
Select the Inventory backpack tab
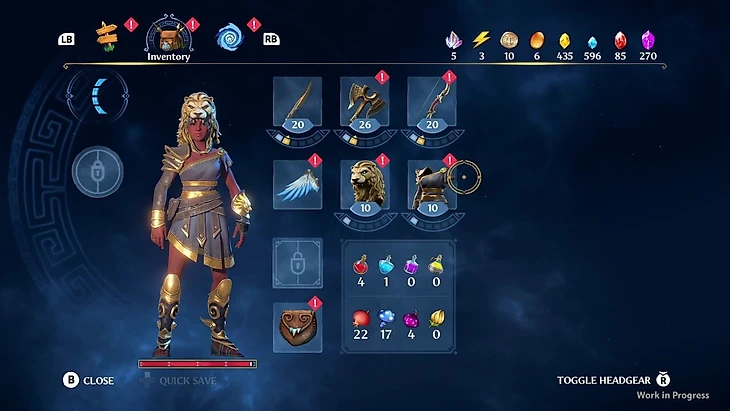(x=167, y=37)
